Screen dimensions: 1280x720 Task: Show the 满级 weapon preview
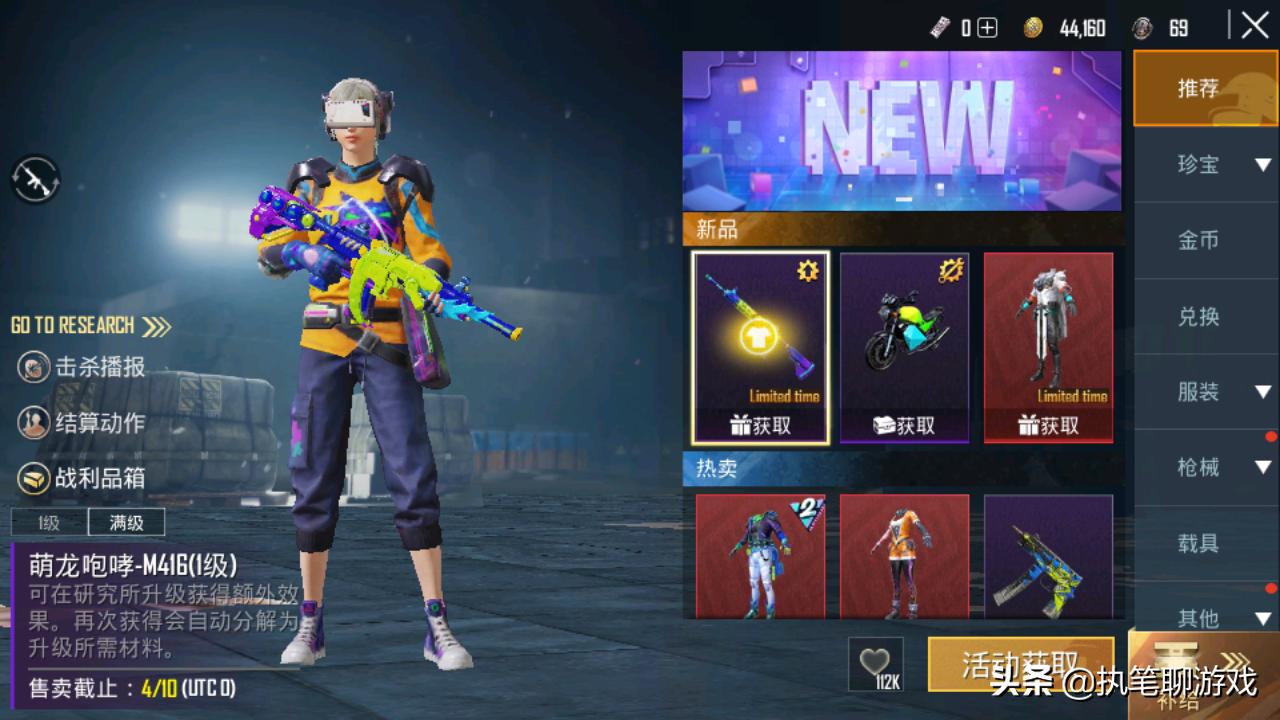(126, 522)
